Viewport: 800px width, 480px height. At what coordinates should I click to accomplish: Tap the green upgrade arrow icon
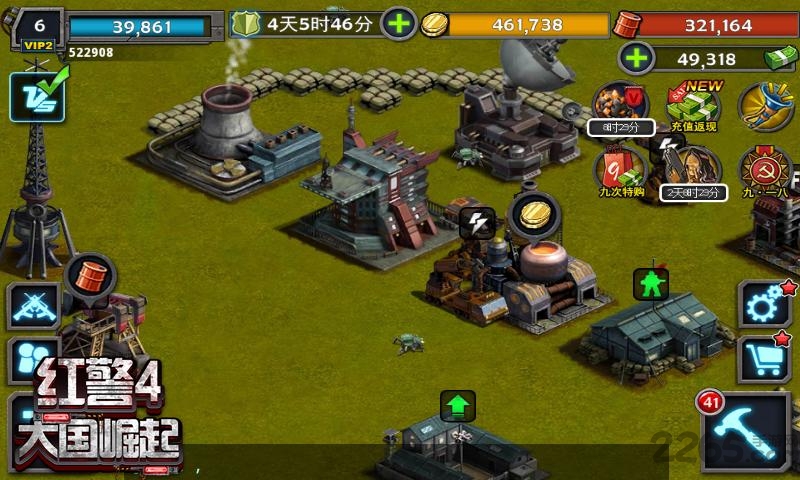point(457,407)
